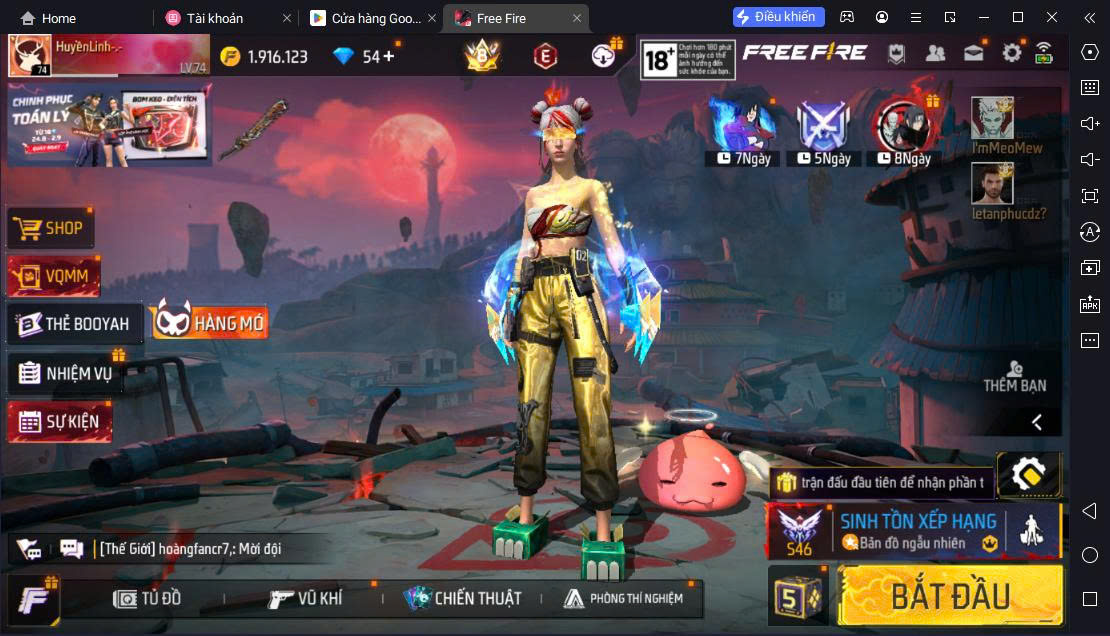Image resolution: width=1110 pixels, height=636 pixels.
Task: Open the SỰ KIỆN events panel
Action: 60,422
